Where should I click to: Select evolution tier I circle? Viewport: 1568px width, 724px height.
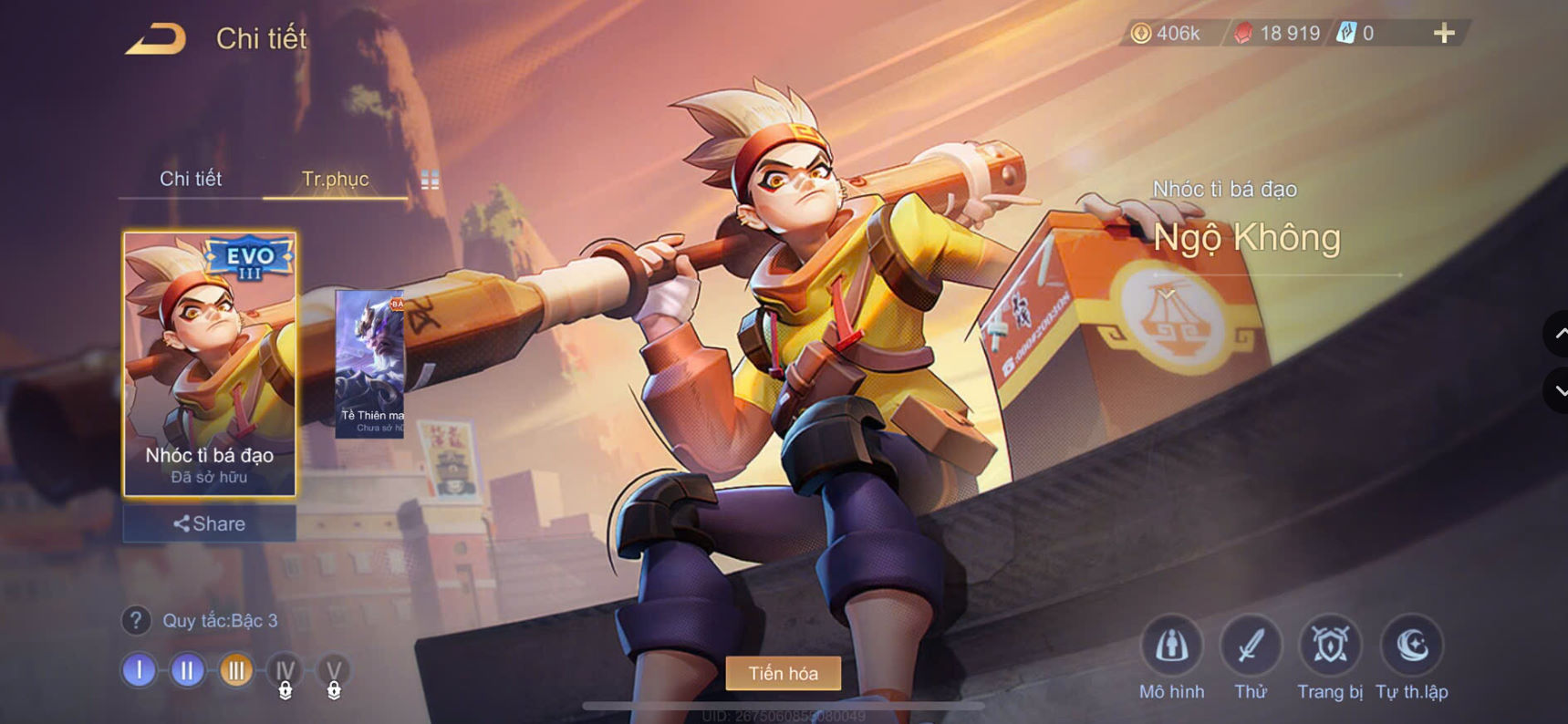coord(138,670)
